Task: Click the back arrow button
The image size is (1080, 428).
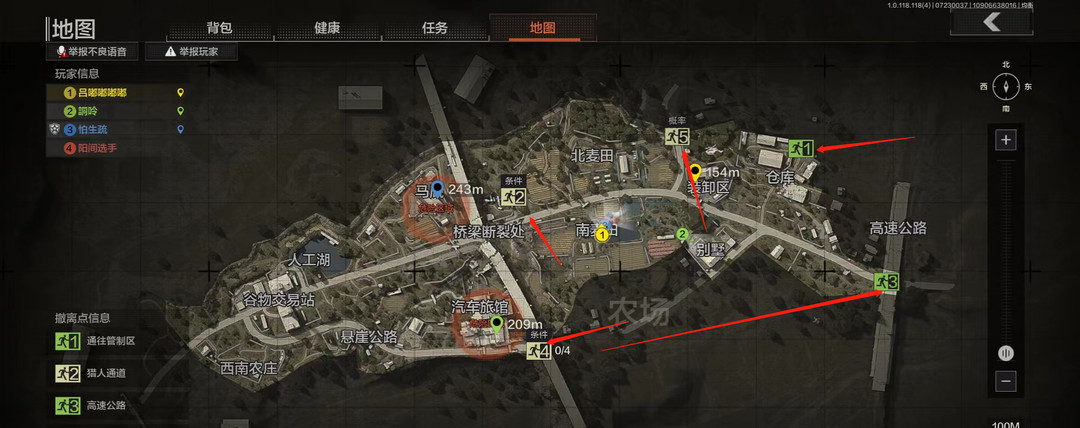Action: tap(990, 24)
